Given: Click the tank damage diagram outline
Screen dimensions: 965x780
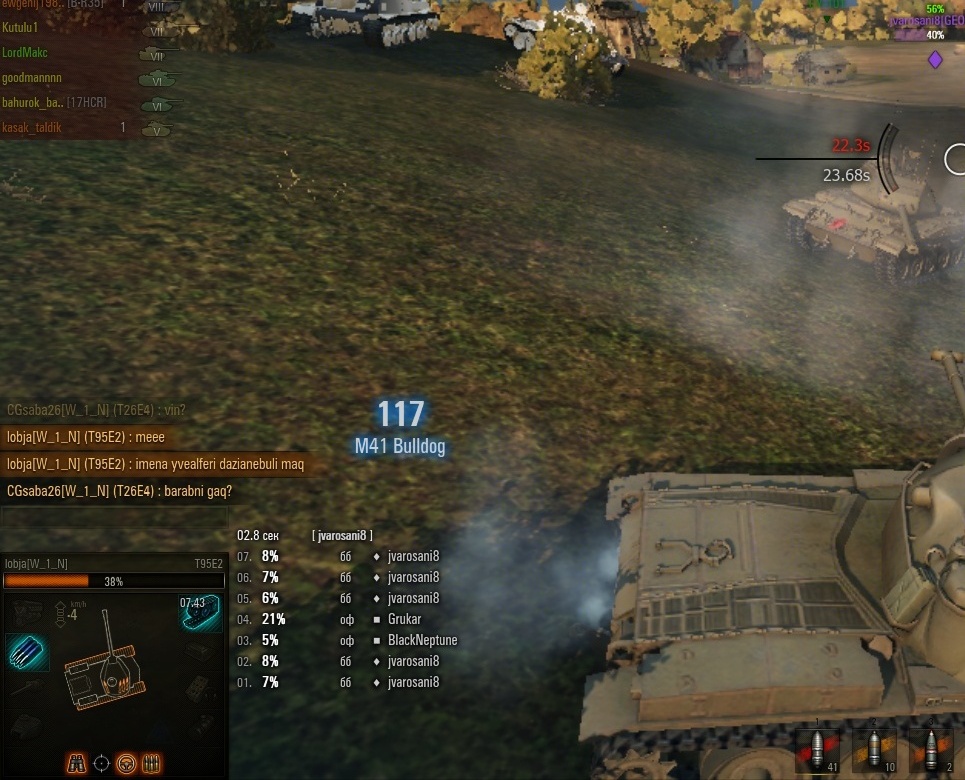Looking at the screenshot, I should (107, 680).
